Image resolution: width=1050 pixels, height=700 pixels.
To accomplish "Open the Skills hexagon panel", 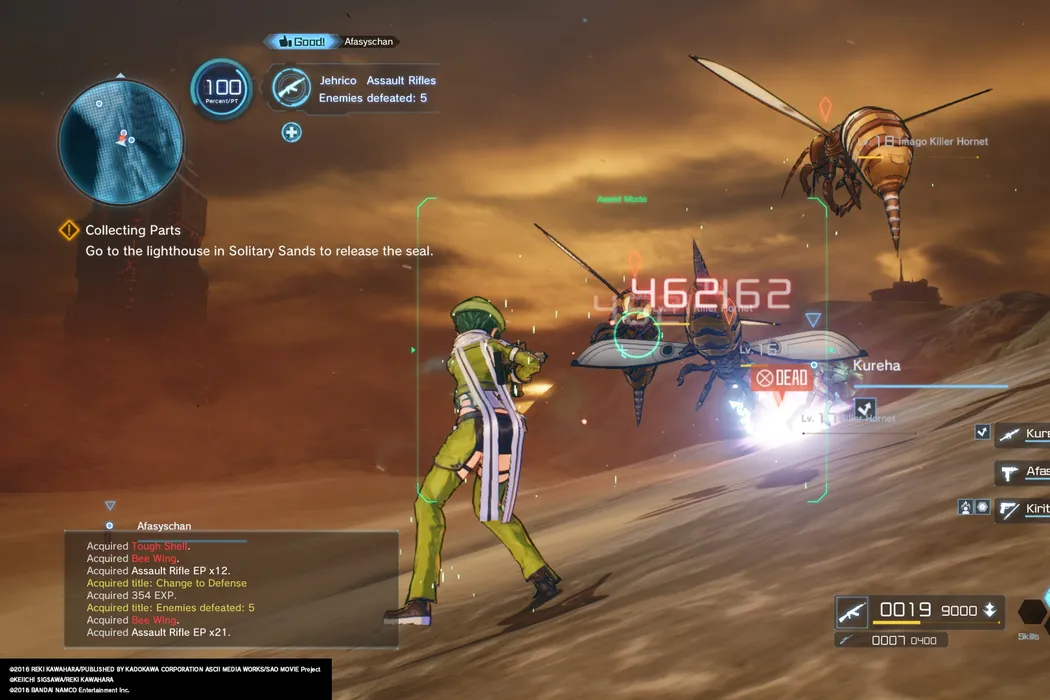I will tap(1030, 612).
